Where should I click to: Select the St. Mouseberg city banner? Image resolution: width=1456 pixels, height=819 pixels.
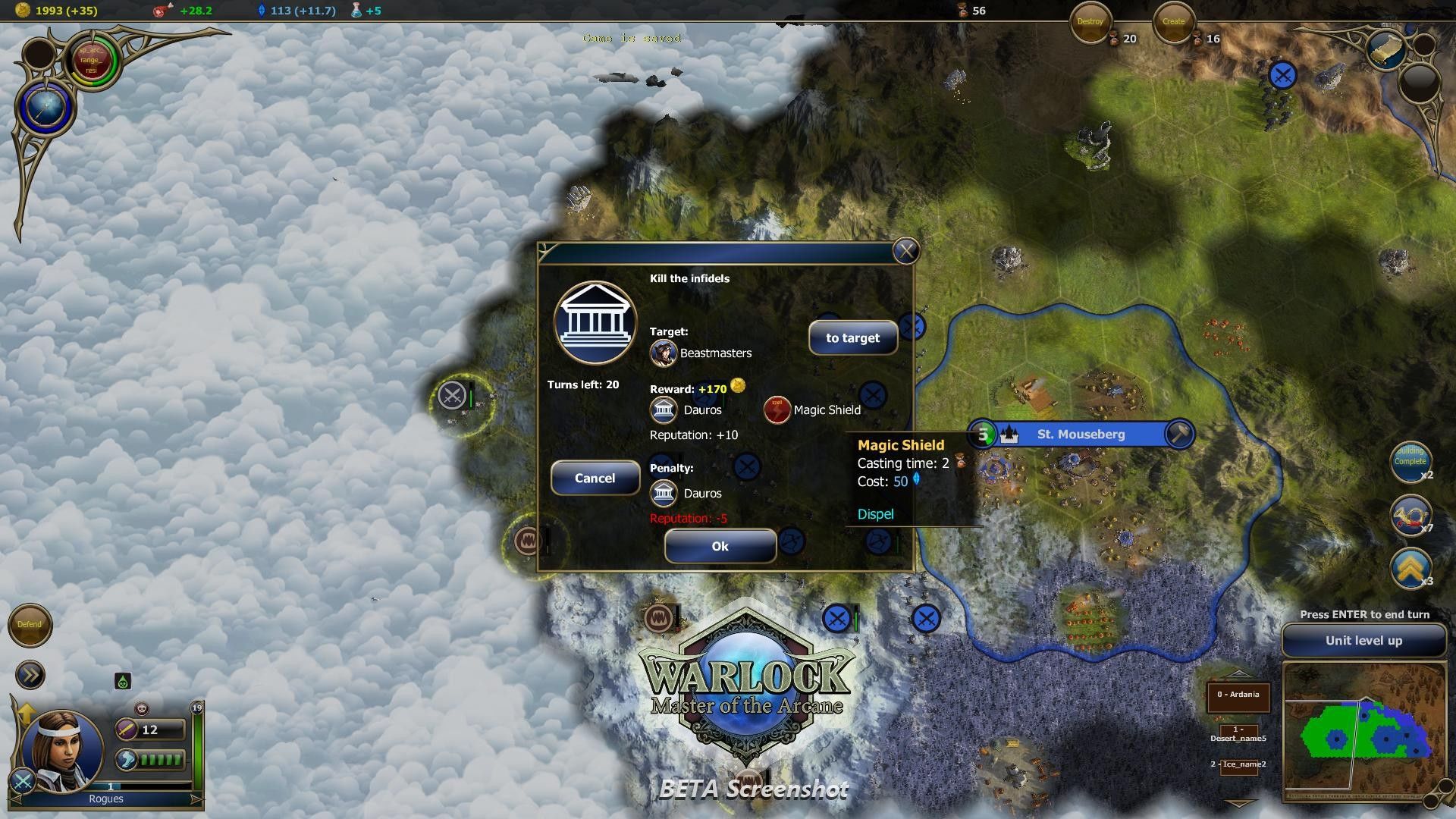point(1081,435)
